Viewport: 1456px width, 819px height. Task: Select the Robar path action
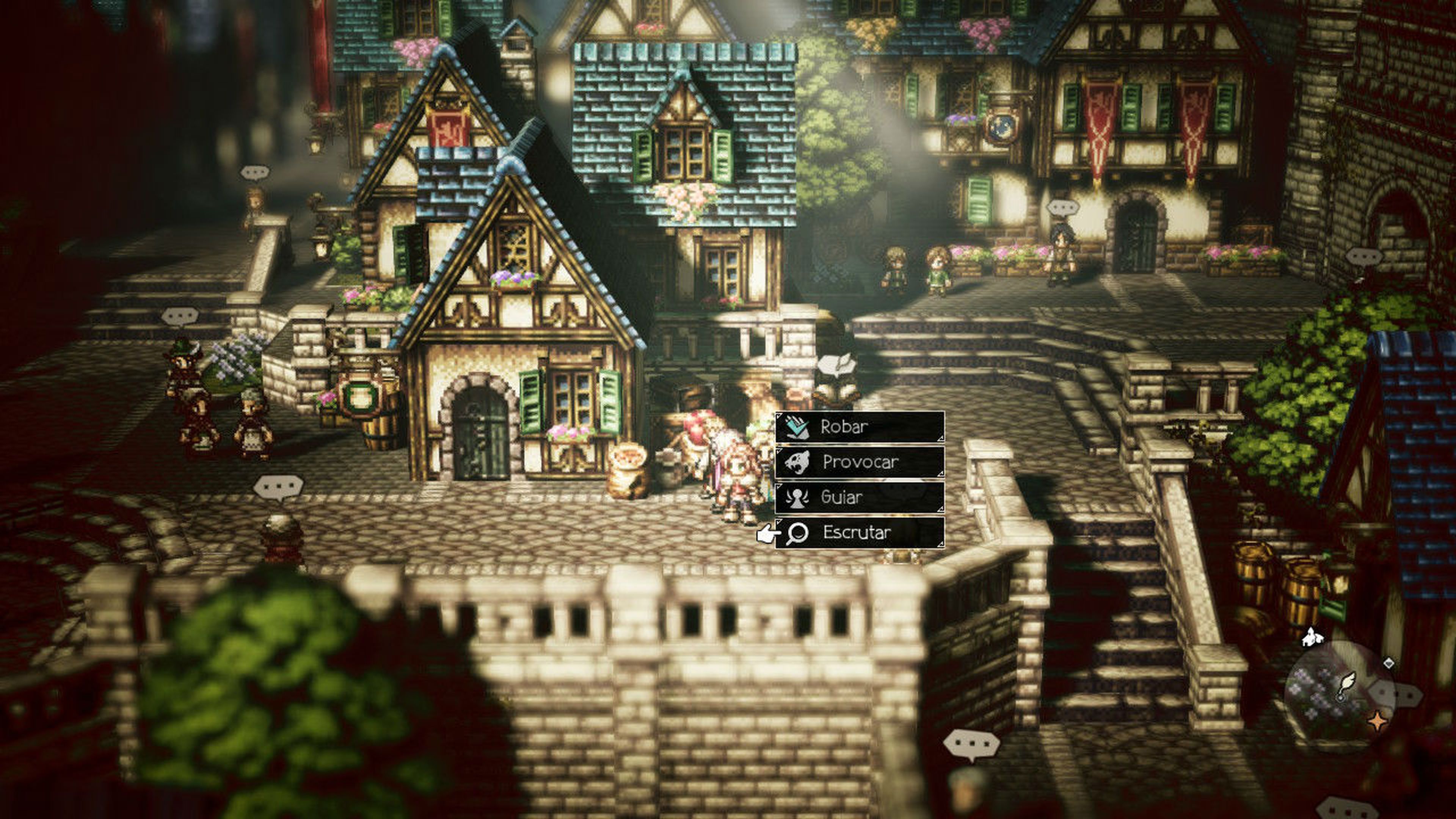coord(859,427)
